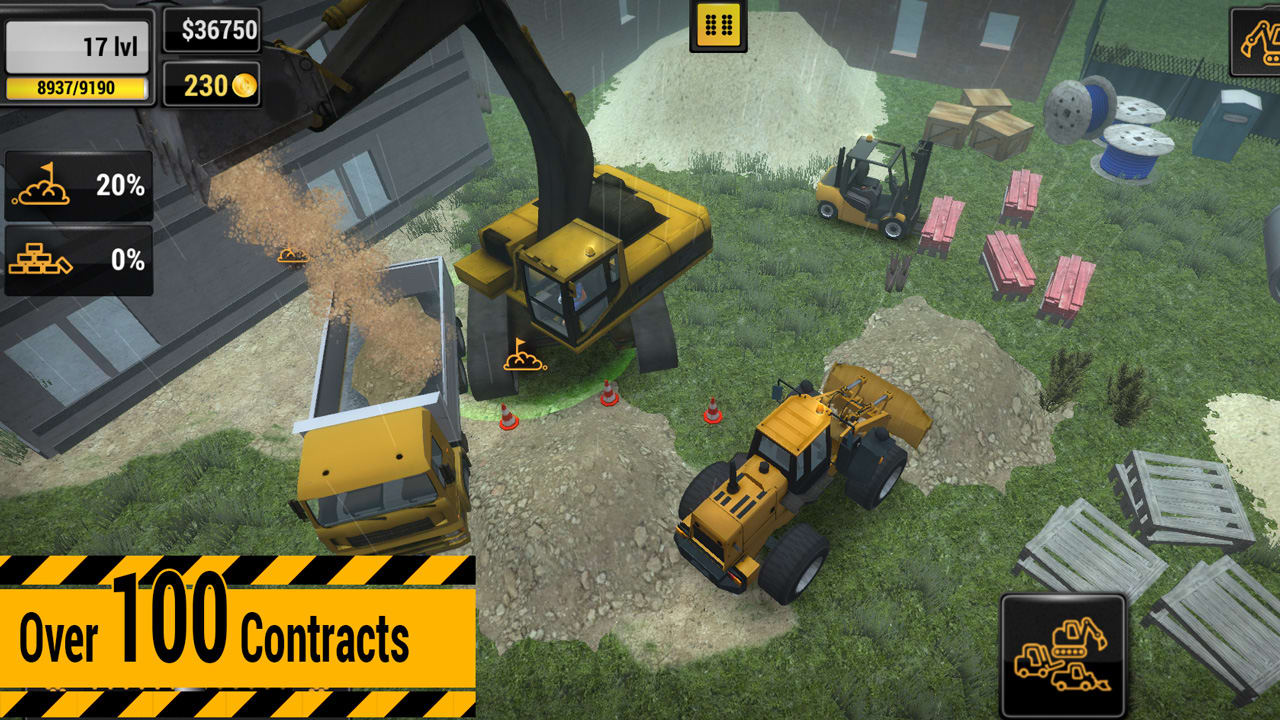Click the Over 100 Contracts banner
This screenshot has height=720, width=1280.
click(x=230, y=628)
